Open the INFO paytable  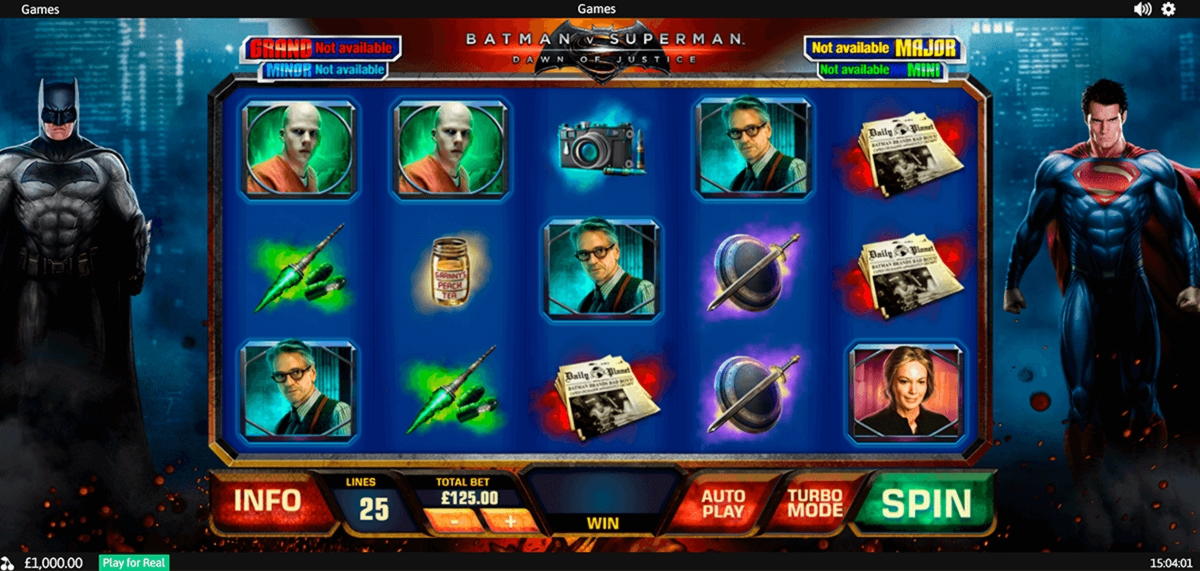point(267,500)
